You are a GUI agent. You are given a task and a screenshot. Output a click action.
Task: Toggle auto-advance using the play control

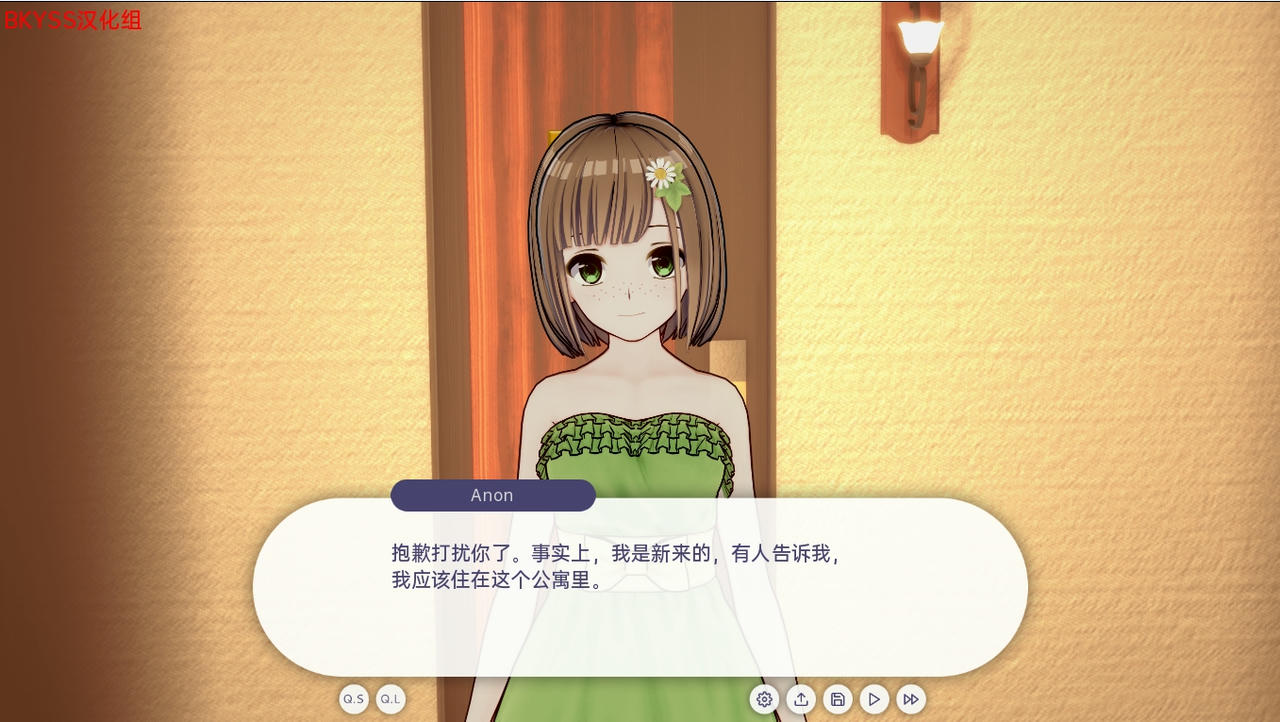click(873, 699)
